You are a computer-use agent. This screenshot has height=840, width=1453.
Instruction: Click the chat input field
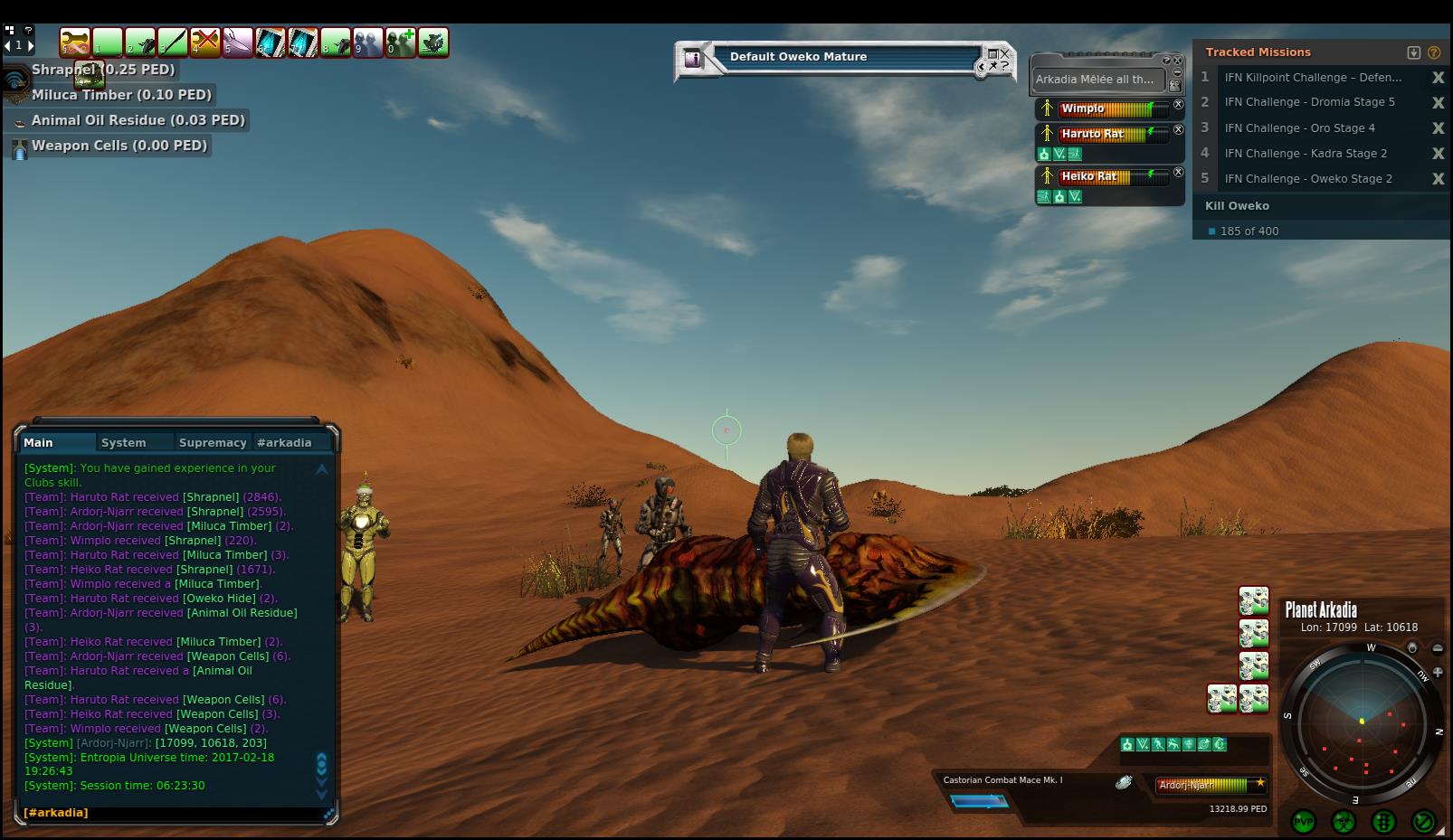172,813
